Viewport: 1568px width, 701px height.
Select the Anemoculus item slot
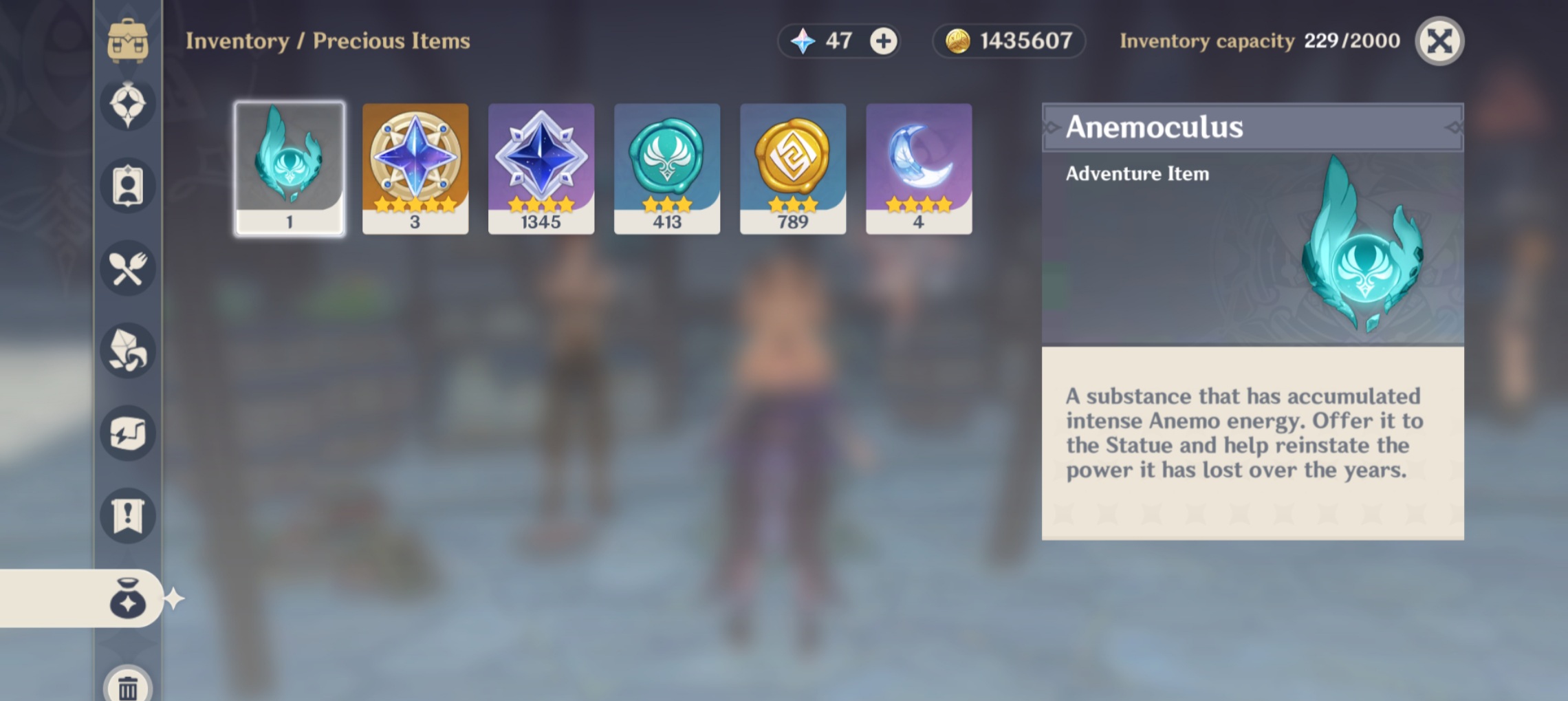pyautogui.click(x=290, y=169)
